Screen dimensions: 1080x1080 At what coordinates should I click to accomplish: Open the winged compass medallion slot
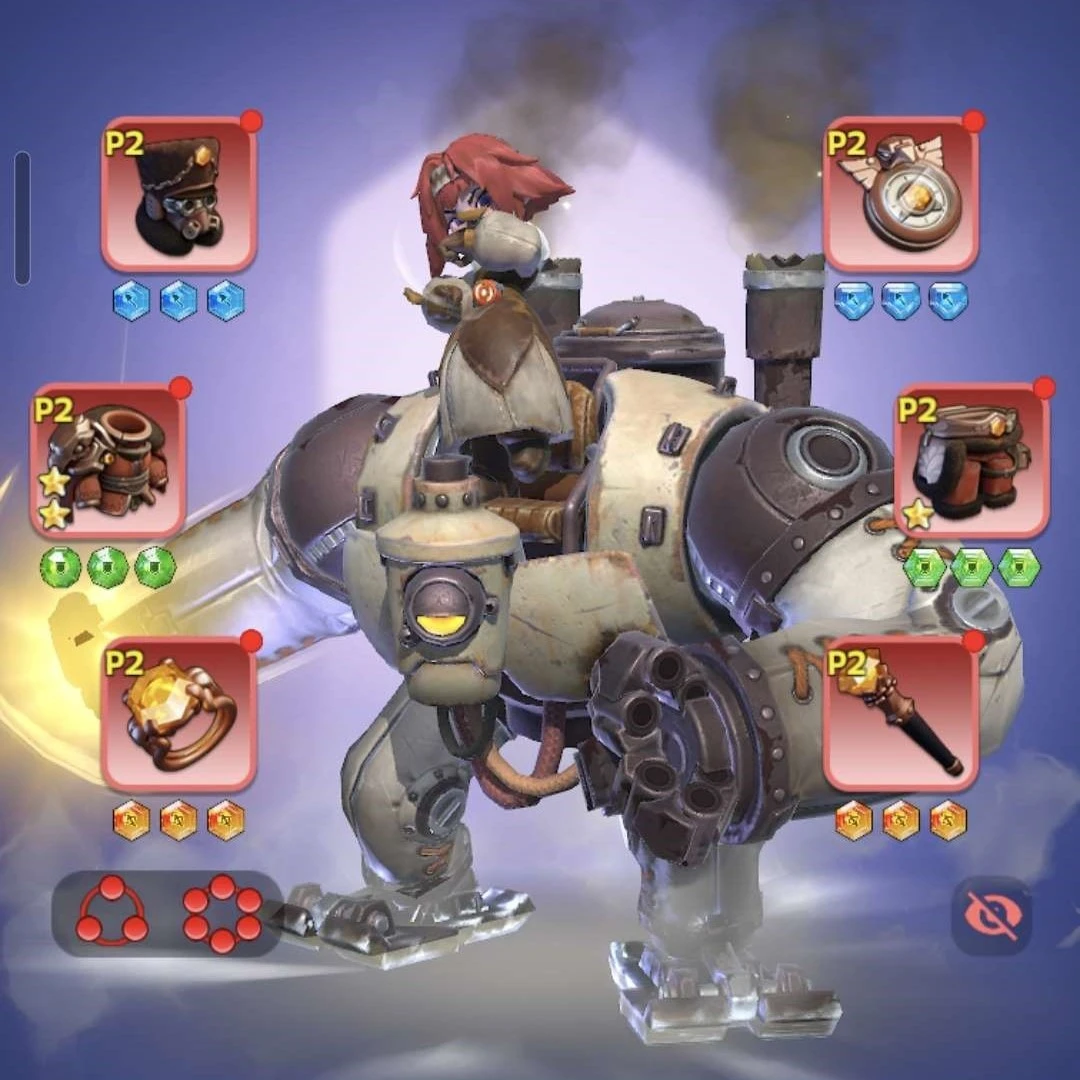click(901, 195)
